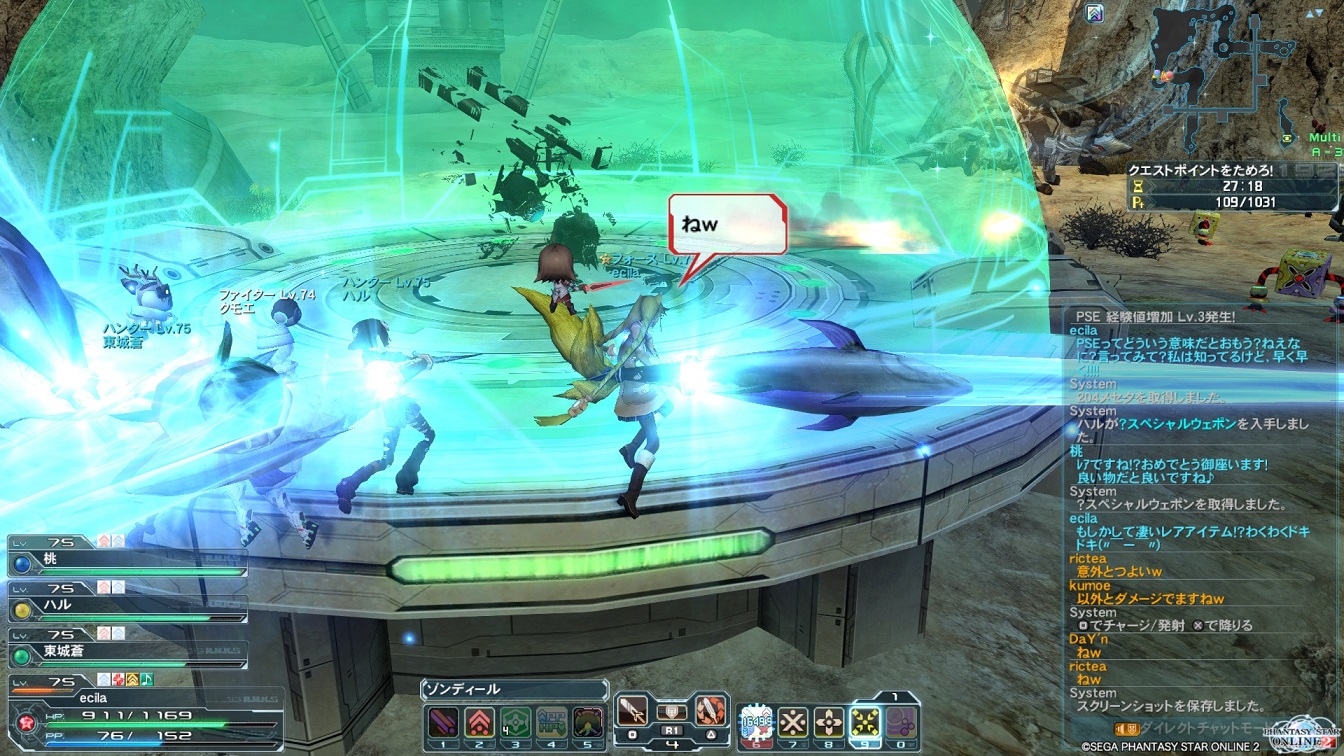
Task: Click the chevron boost icon beside the minimap
Action: coord(1095,13)
